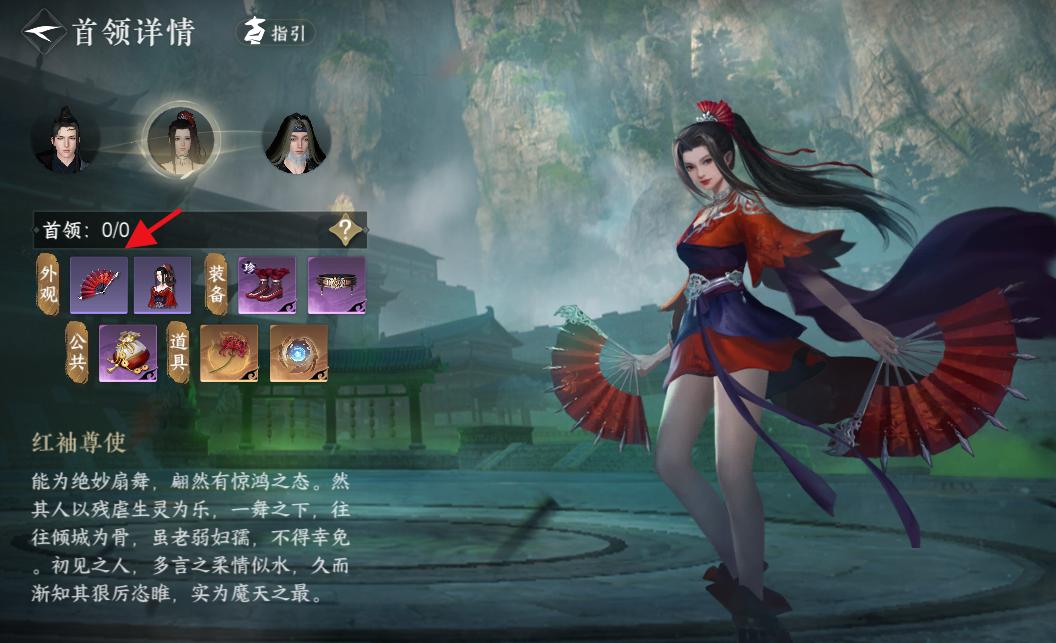Inspect the red spider lily item
The width and height of the screenshot is (1056, 643).
229,353
